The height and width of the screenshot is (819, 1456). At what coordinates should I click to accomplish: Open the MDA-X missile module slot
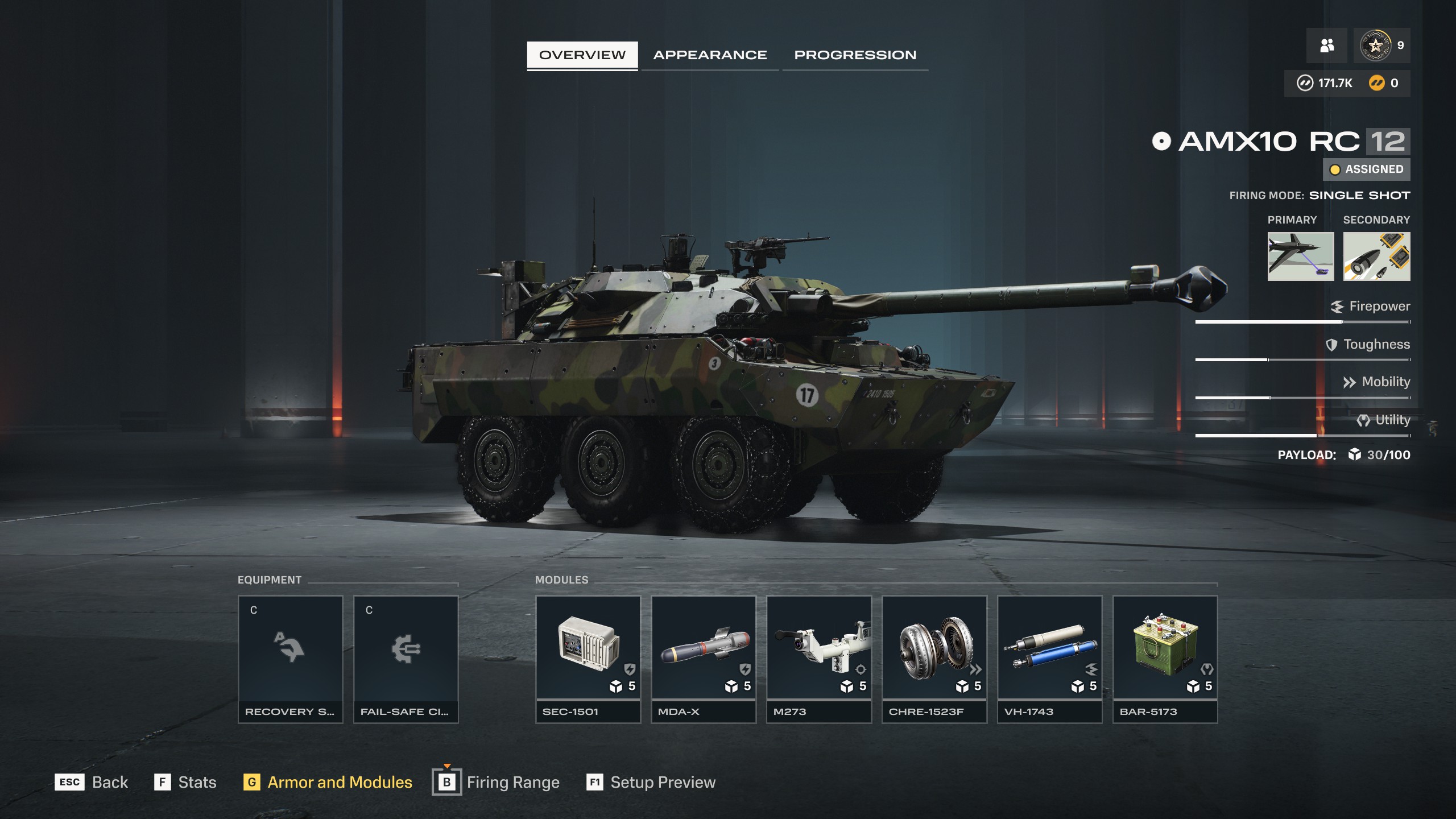(704, 659)
